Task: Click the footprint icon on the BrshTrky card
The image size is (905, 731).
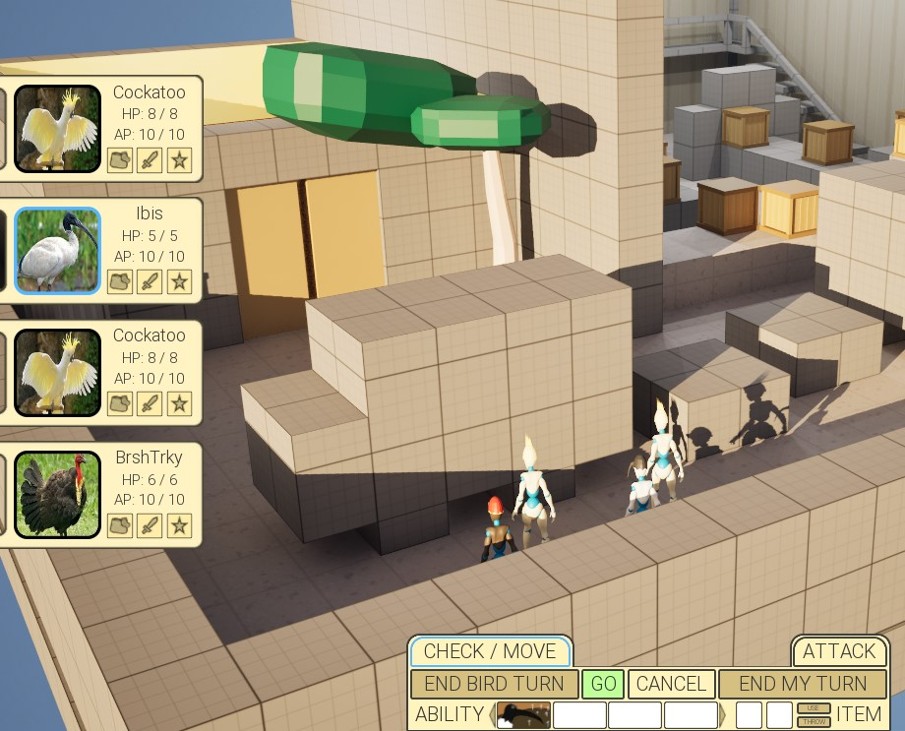Action: click(x=120, y=525)
